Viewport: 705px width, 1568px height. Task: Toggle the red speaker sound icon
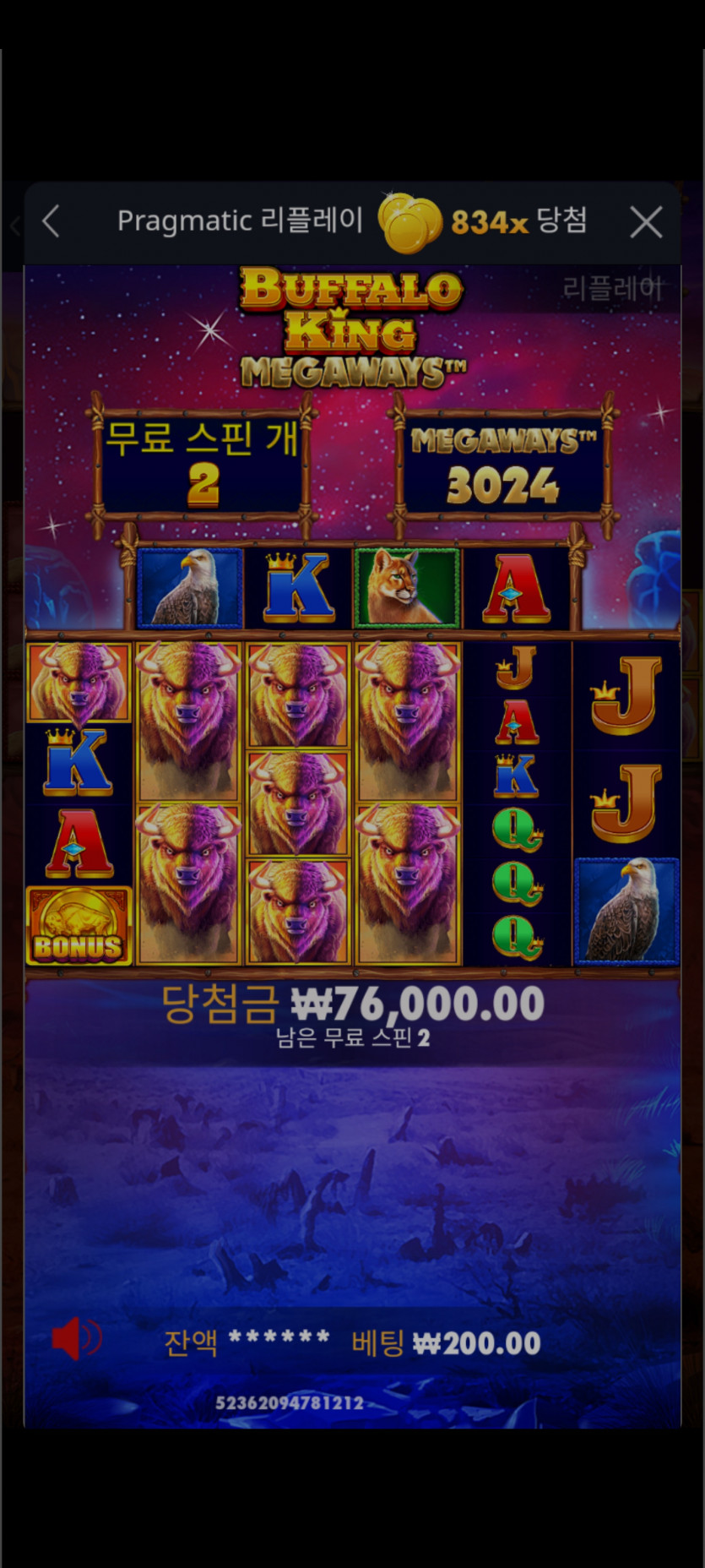click(x=76, y=1339)
